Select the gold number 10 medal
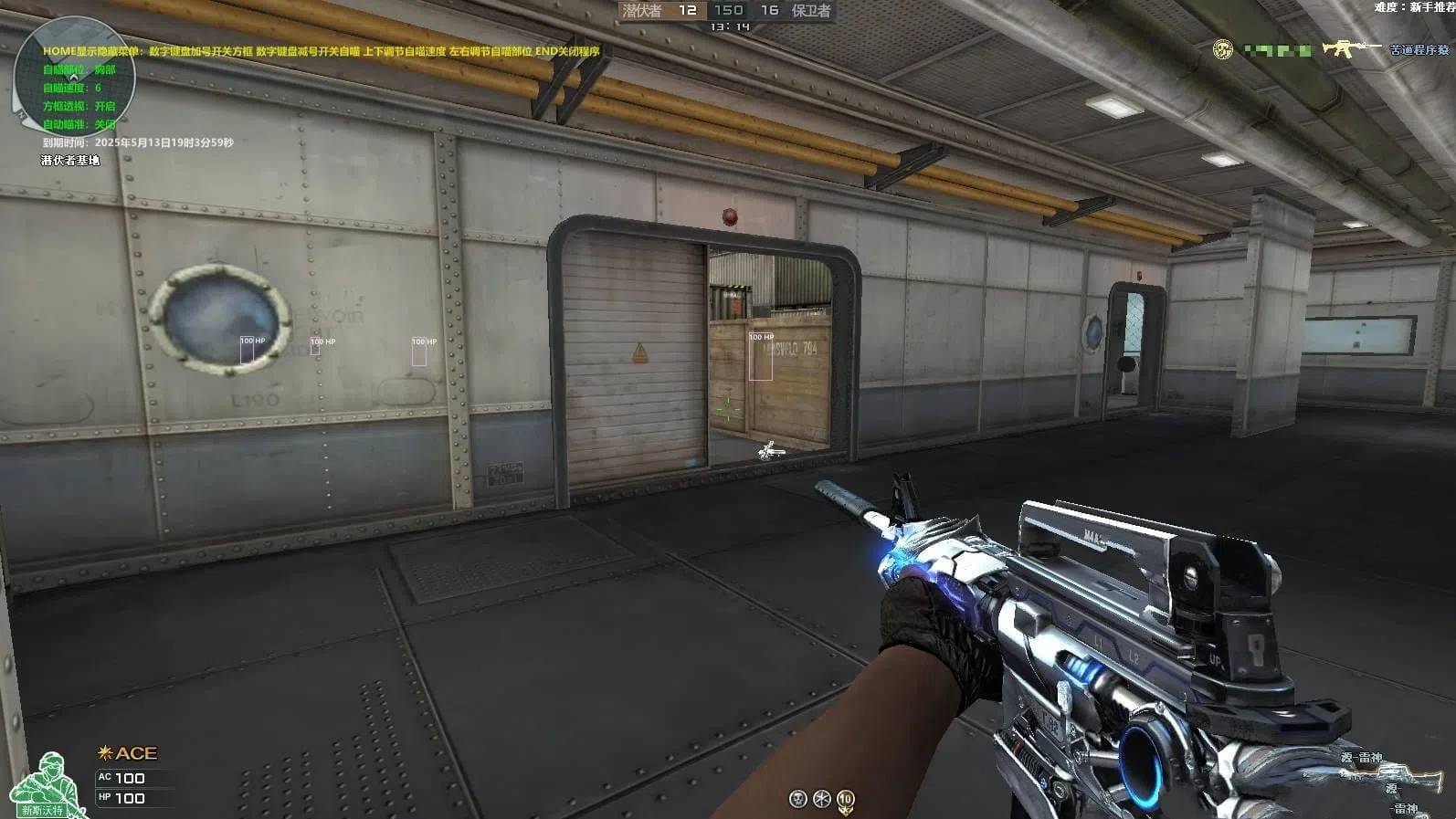 point(846,800)
